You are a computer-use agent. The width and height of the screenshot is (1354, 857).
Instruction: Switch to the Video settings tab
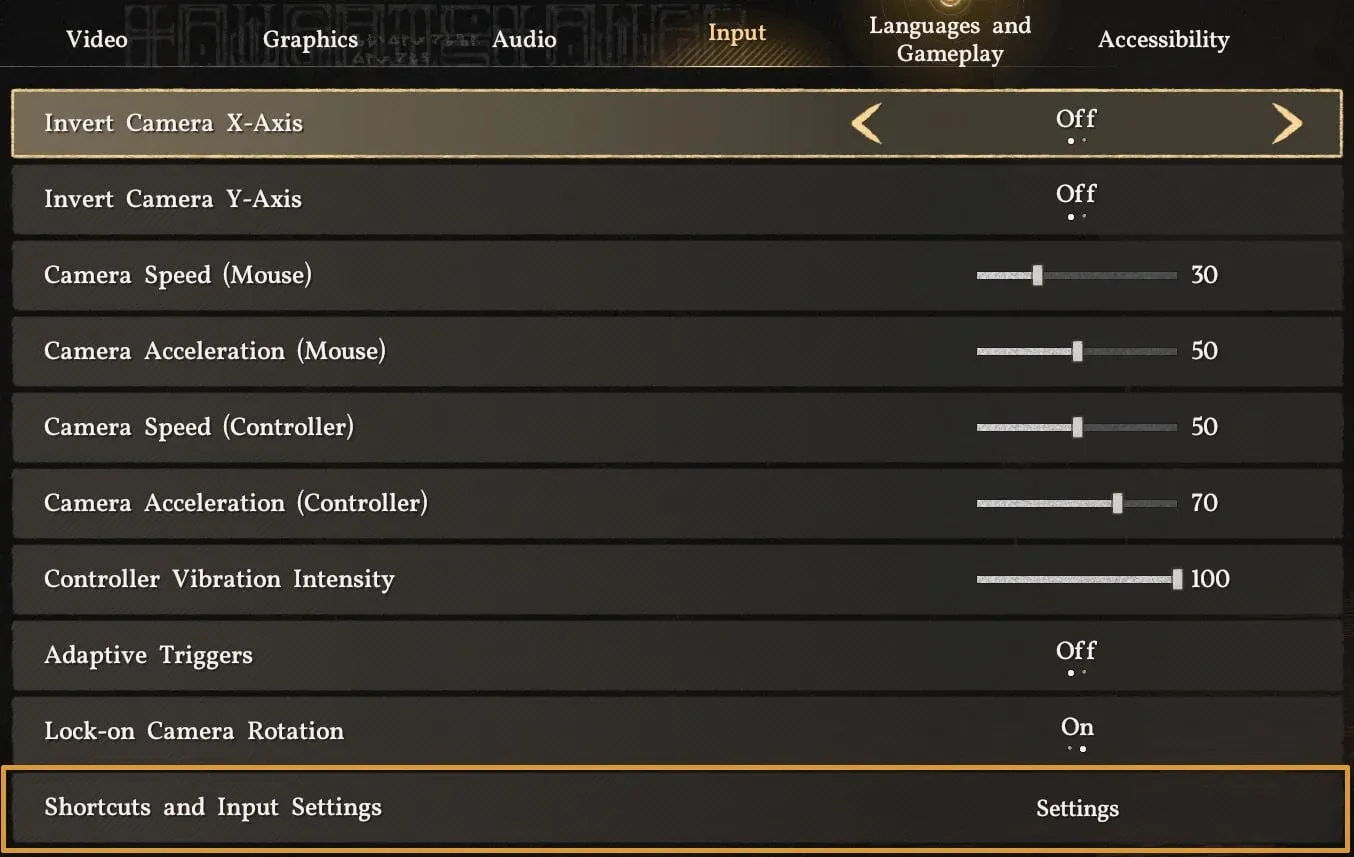pyautogui.click(x=96, y=39)
